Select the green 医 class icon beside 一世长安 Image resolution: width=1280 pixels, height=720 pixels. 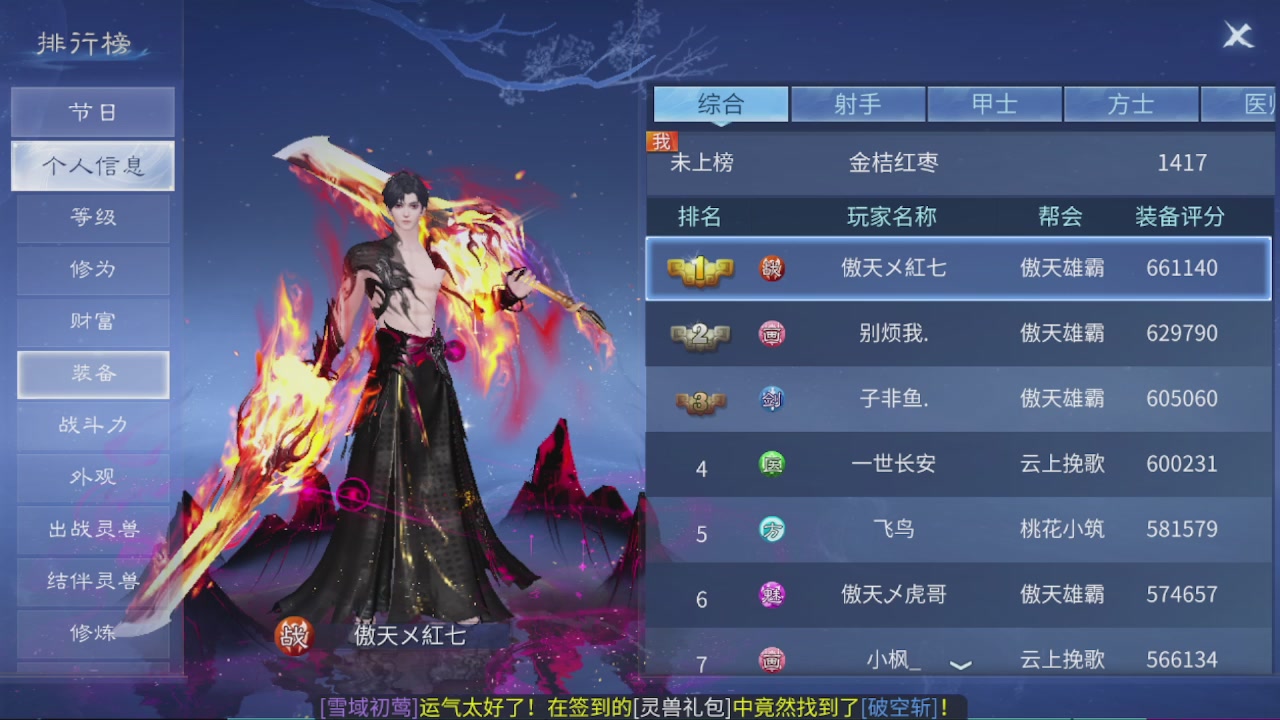(x=772, y=464)
